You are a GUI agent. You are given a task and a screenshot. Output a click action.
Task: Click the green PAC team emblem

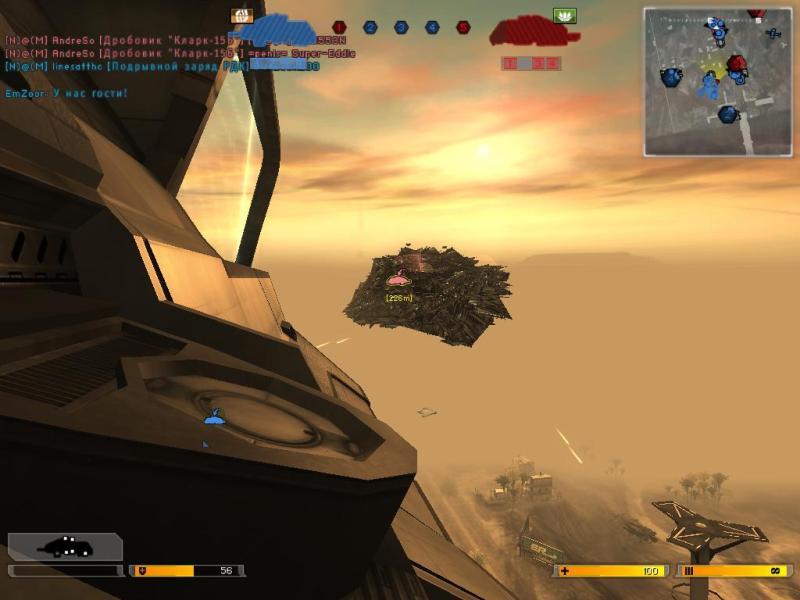tap(565, 16)
